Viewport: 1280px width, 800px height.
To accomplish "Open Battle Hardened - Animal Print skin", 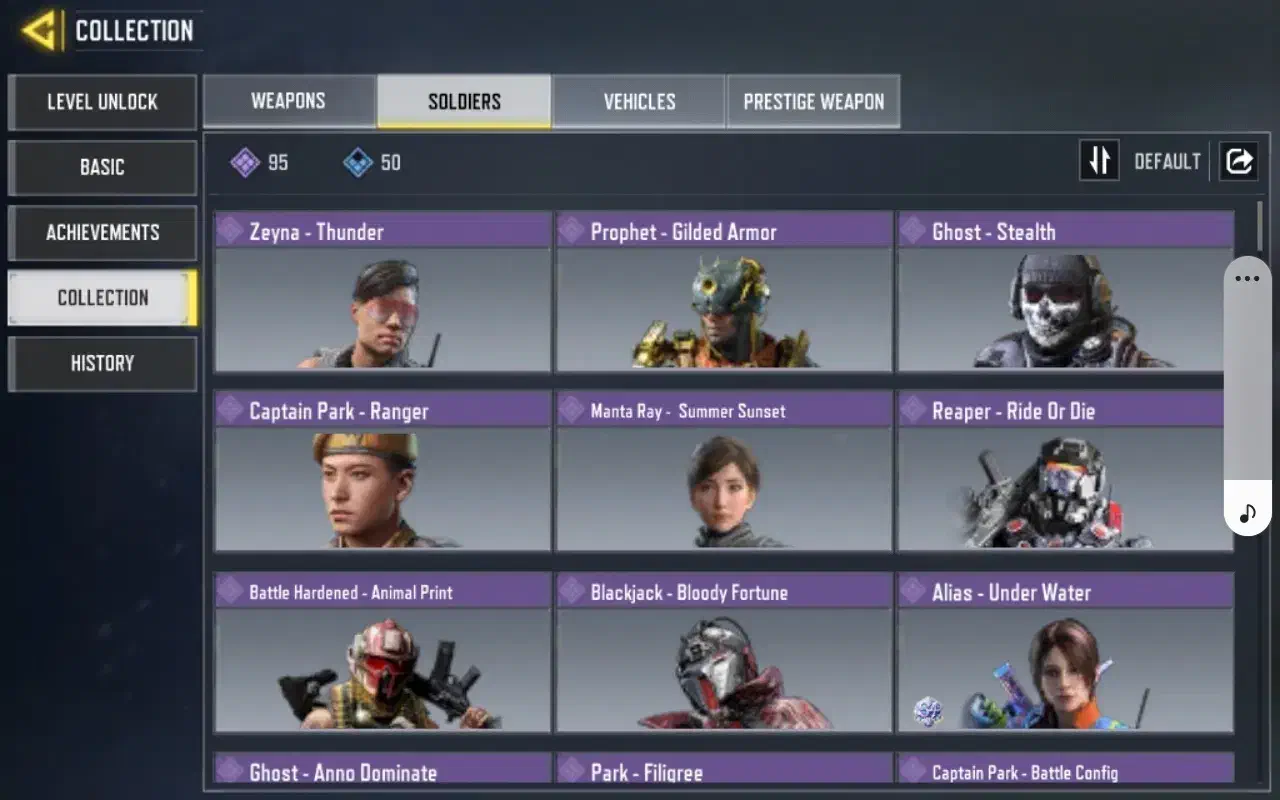I will (x=382, y=651).
